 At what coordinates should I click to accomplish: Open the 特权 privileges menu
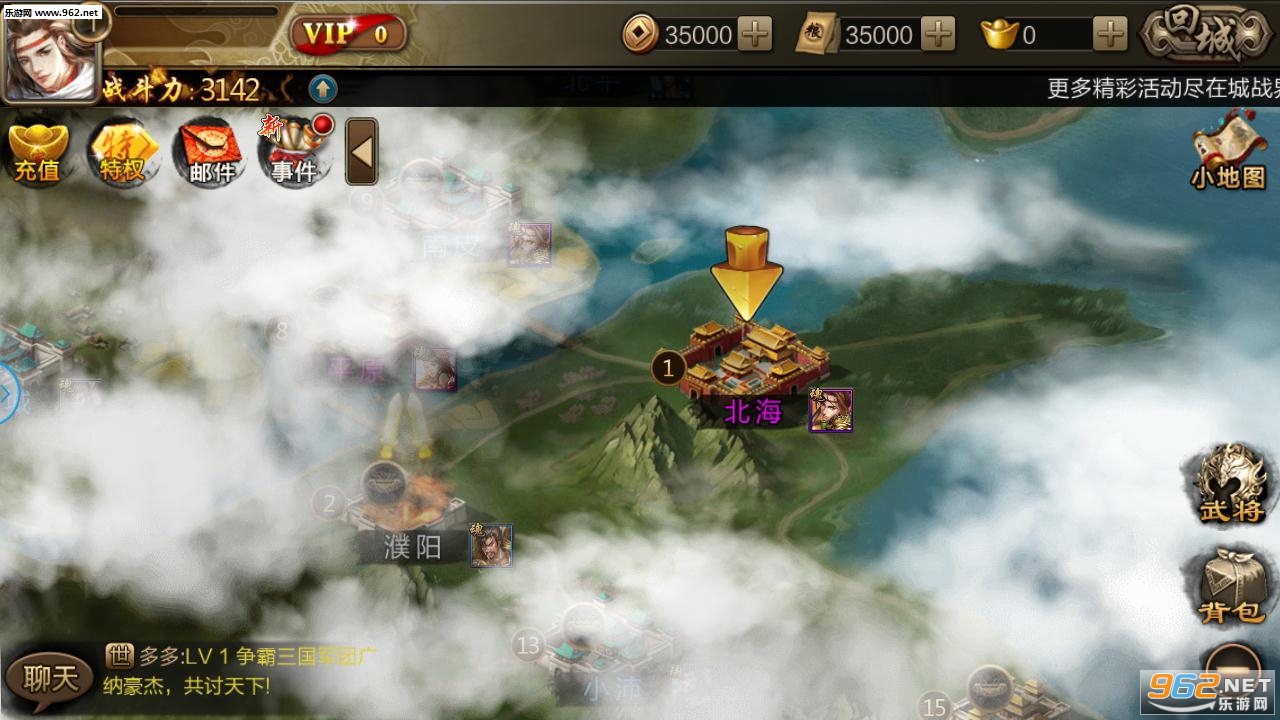click(123, 152)
